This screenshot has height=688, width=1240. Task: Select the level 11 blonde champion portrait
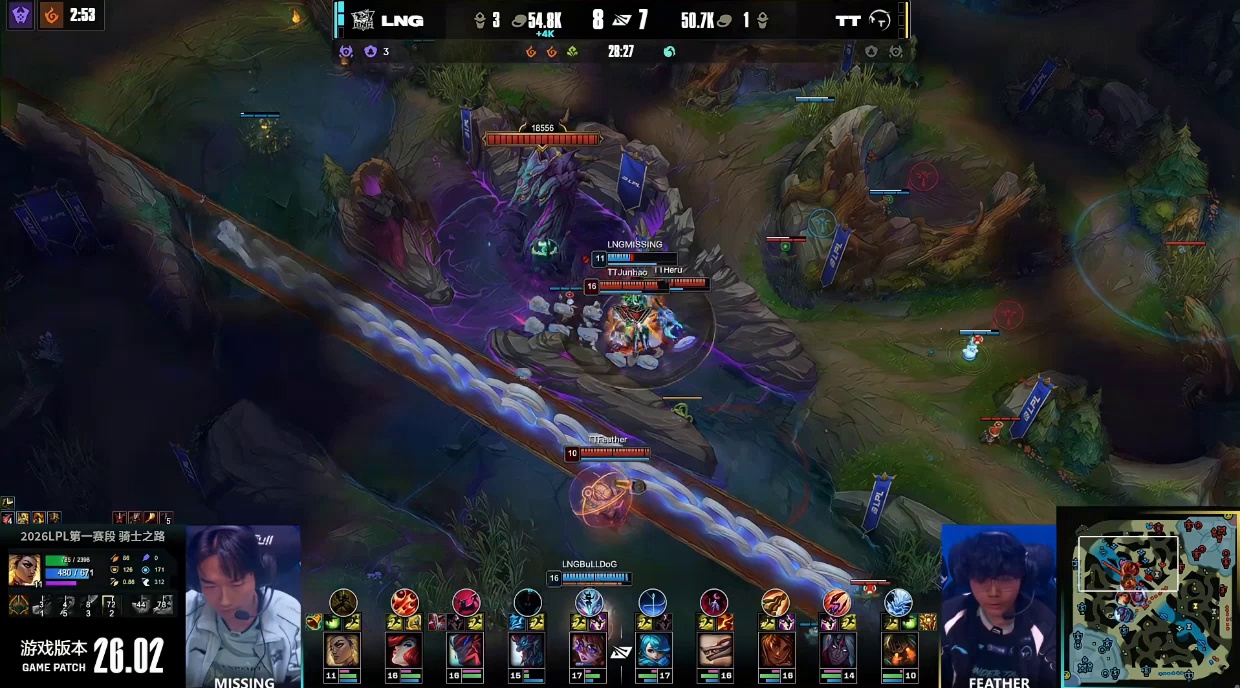(343, 650)
